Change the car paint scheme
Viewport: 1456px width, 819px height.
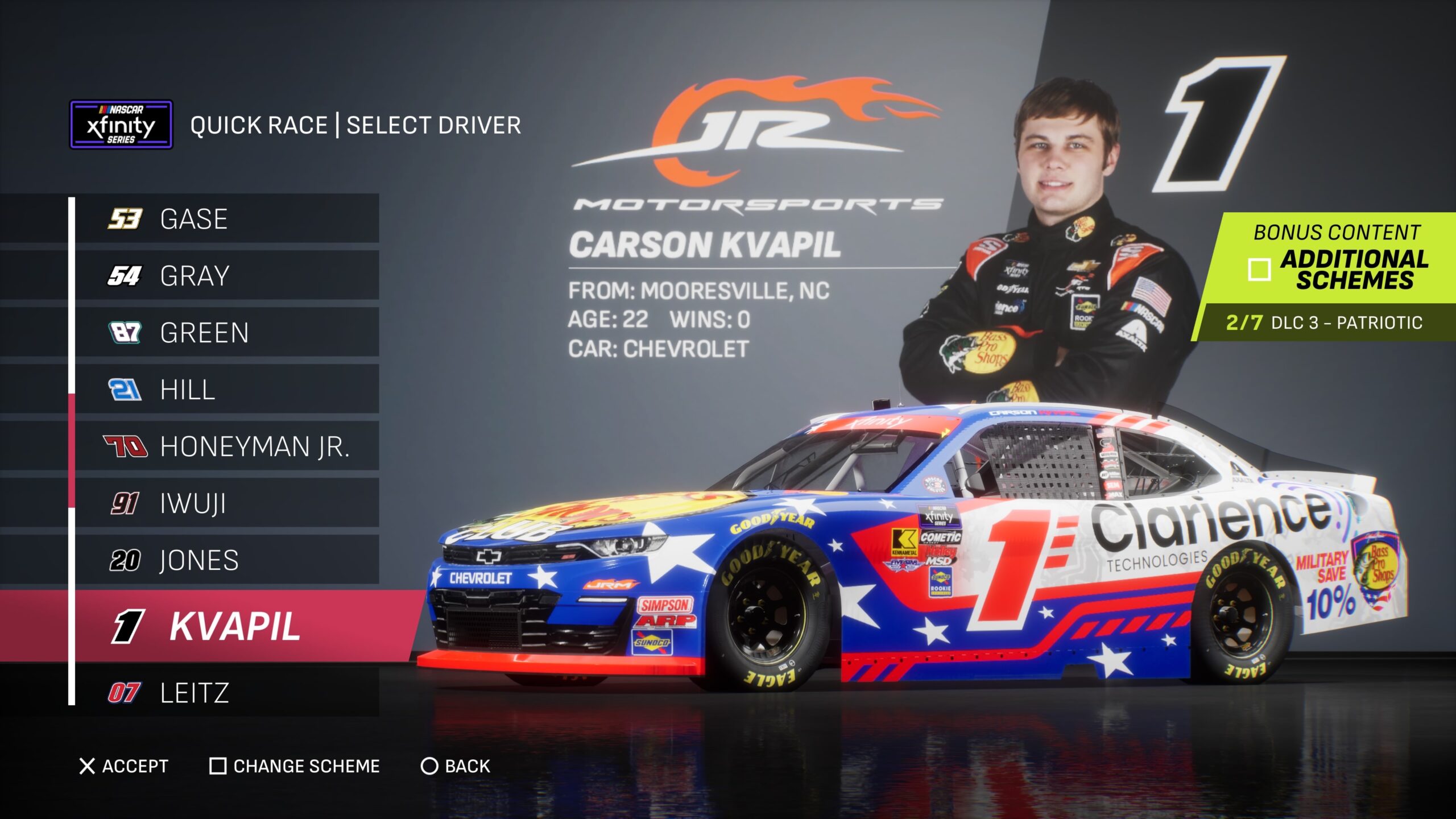[x=295, y=766]
